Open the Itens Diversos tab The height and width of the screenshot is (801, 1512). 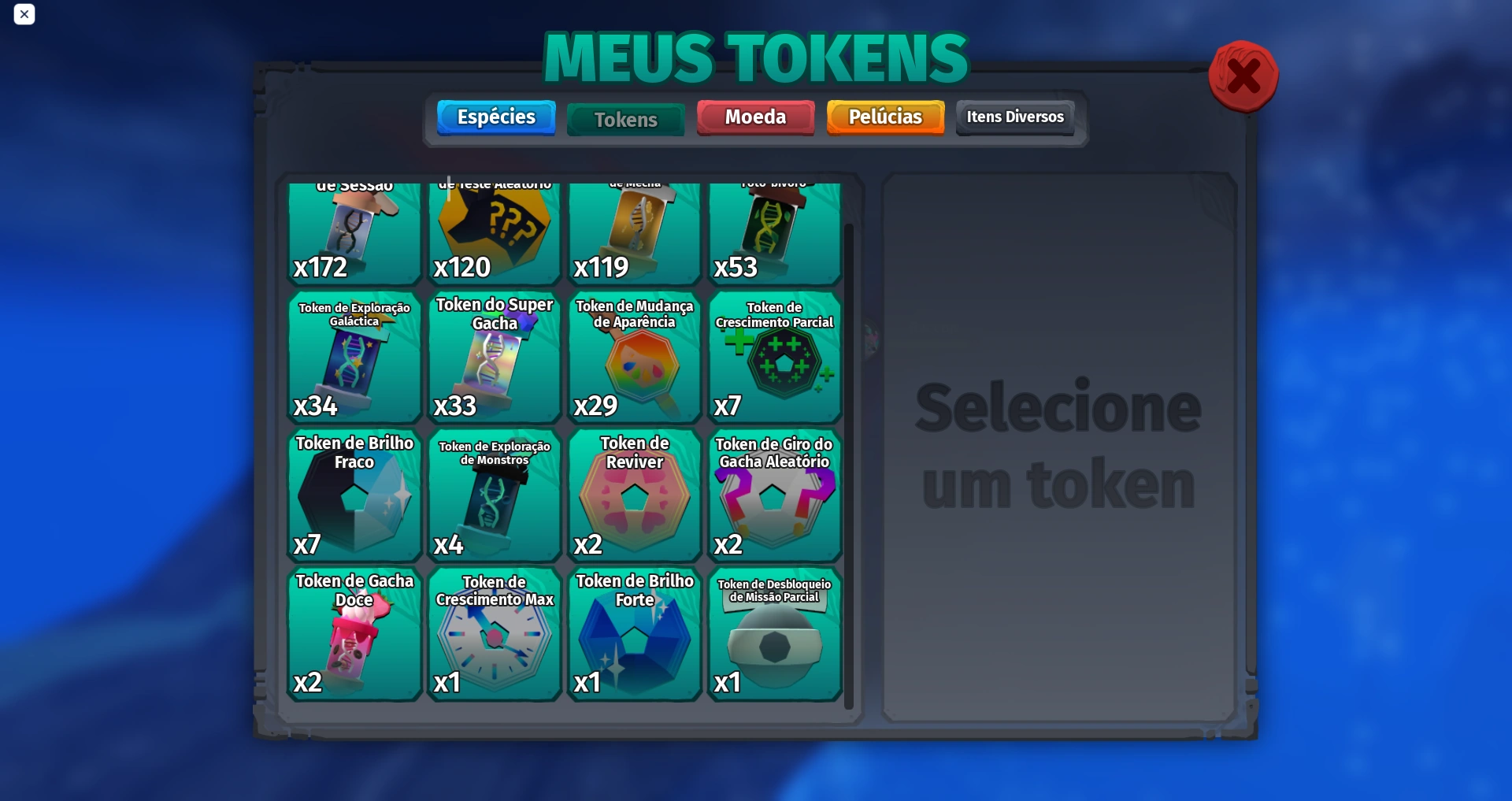1014,117
